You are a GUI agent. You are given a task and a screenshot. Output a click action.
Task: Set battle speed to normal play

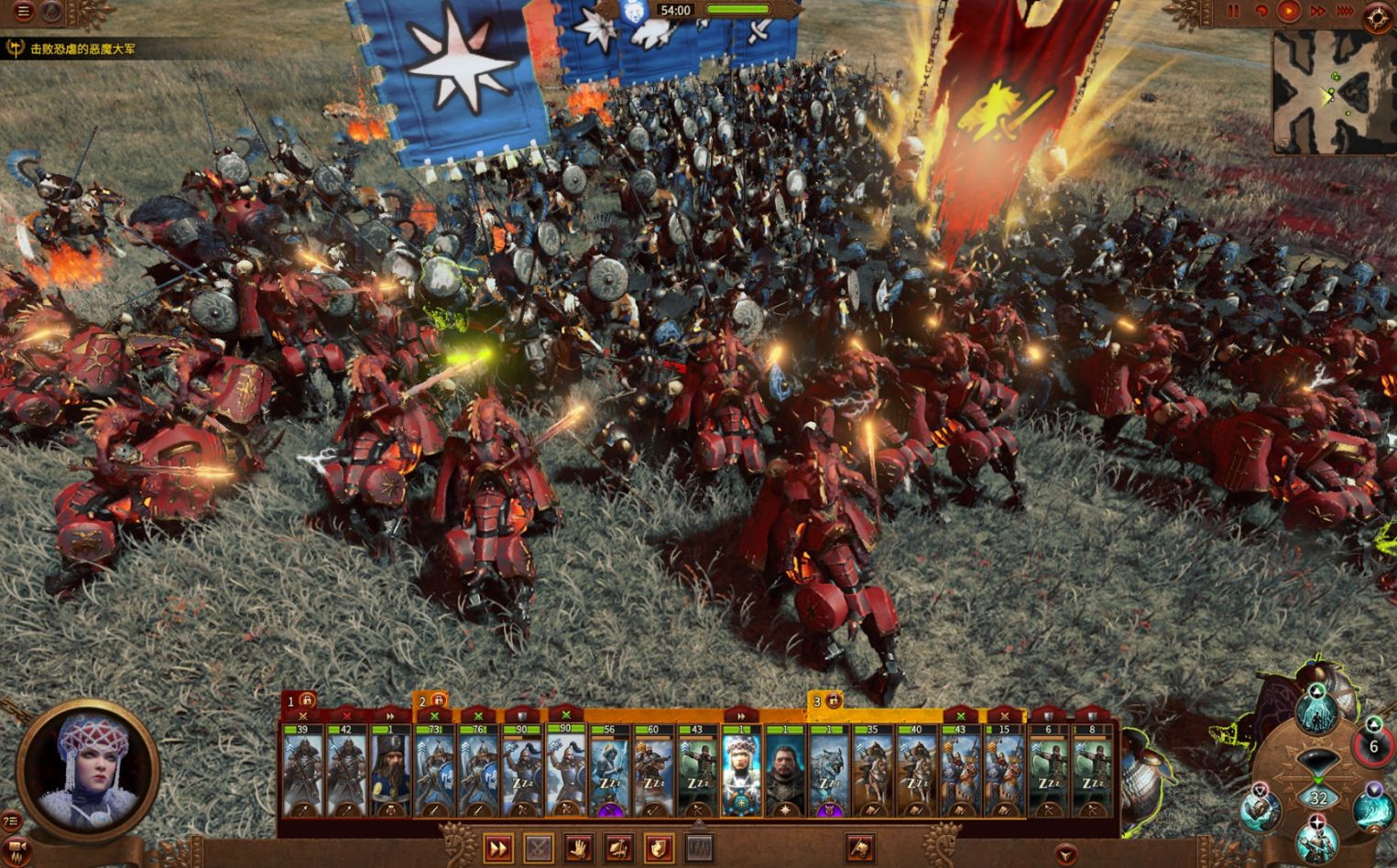coord(1289,11)
